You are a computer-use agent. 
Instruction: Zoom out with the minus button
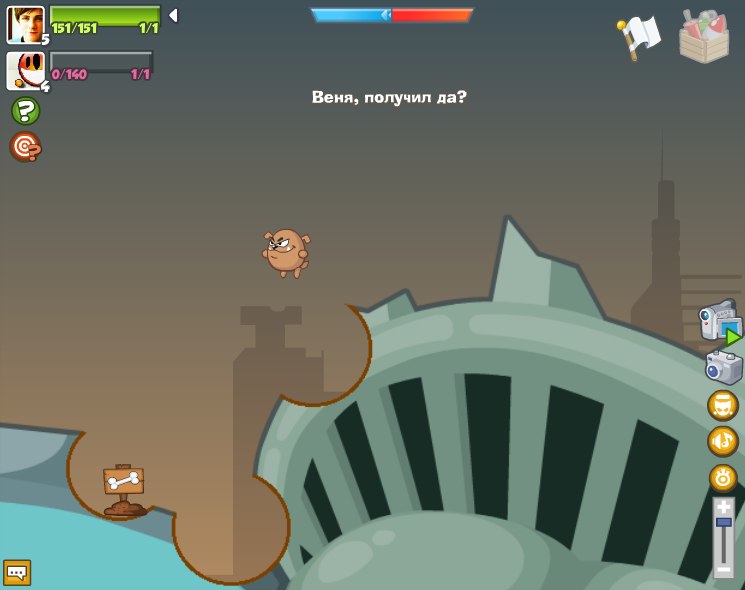[724, 569]
